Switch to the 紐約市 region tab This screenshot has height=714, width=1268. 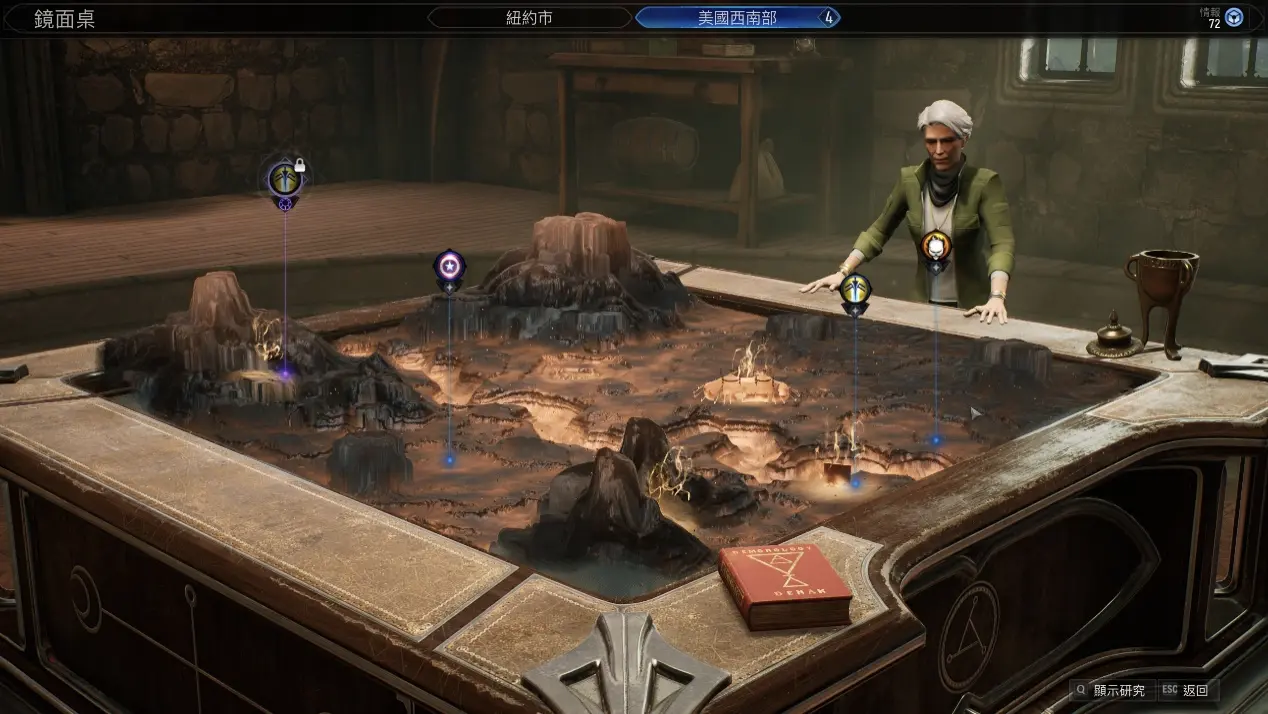(530, 18)
